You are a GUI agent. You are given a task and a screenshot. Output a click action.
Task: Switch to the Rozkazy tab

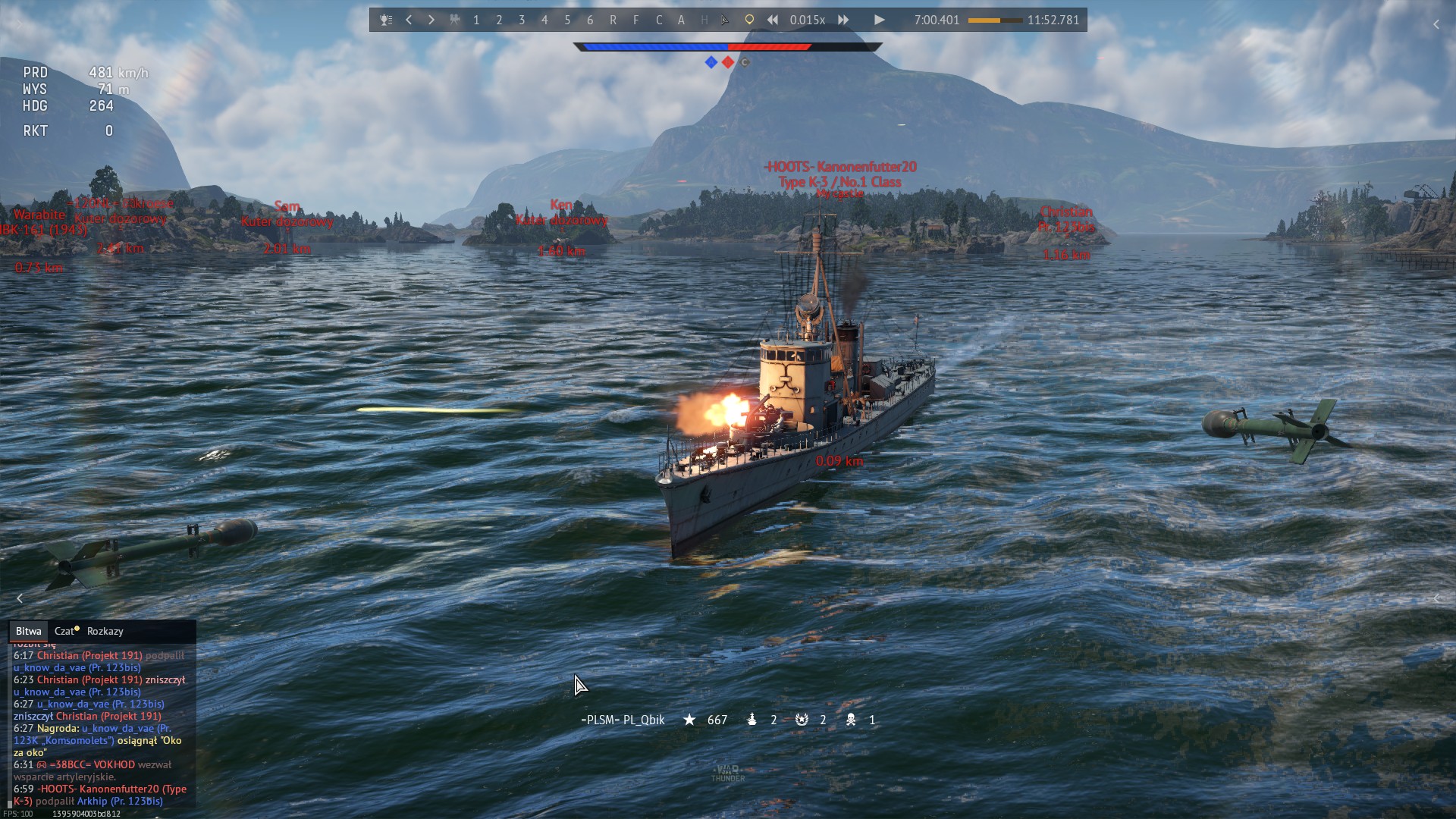click(x=105, y=631)
